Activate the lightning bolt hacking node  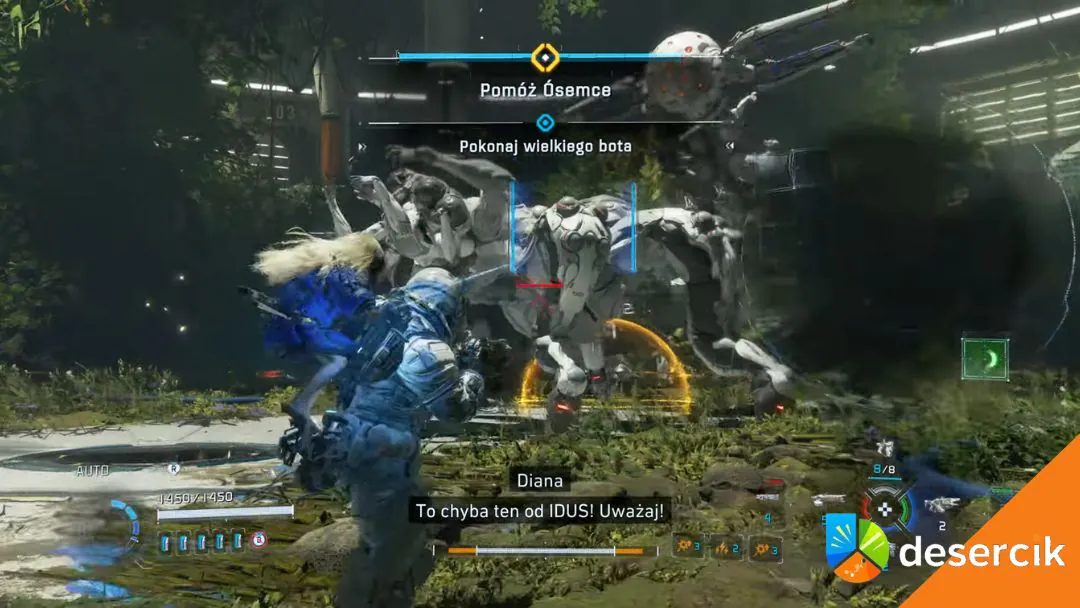tap(726, 547)
